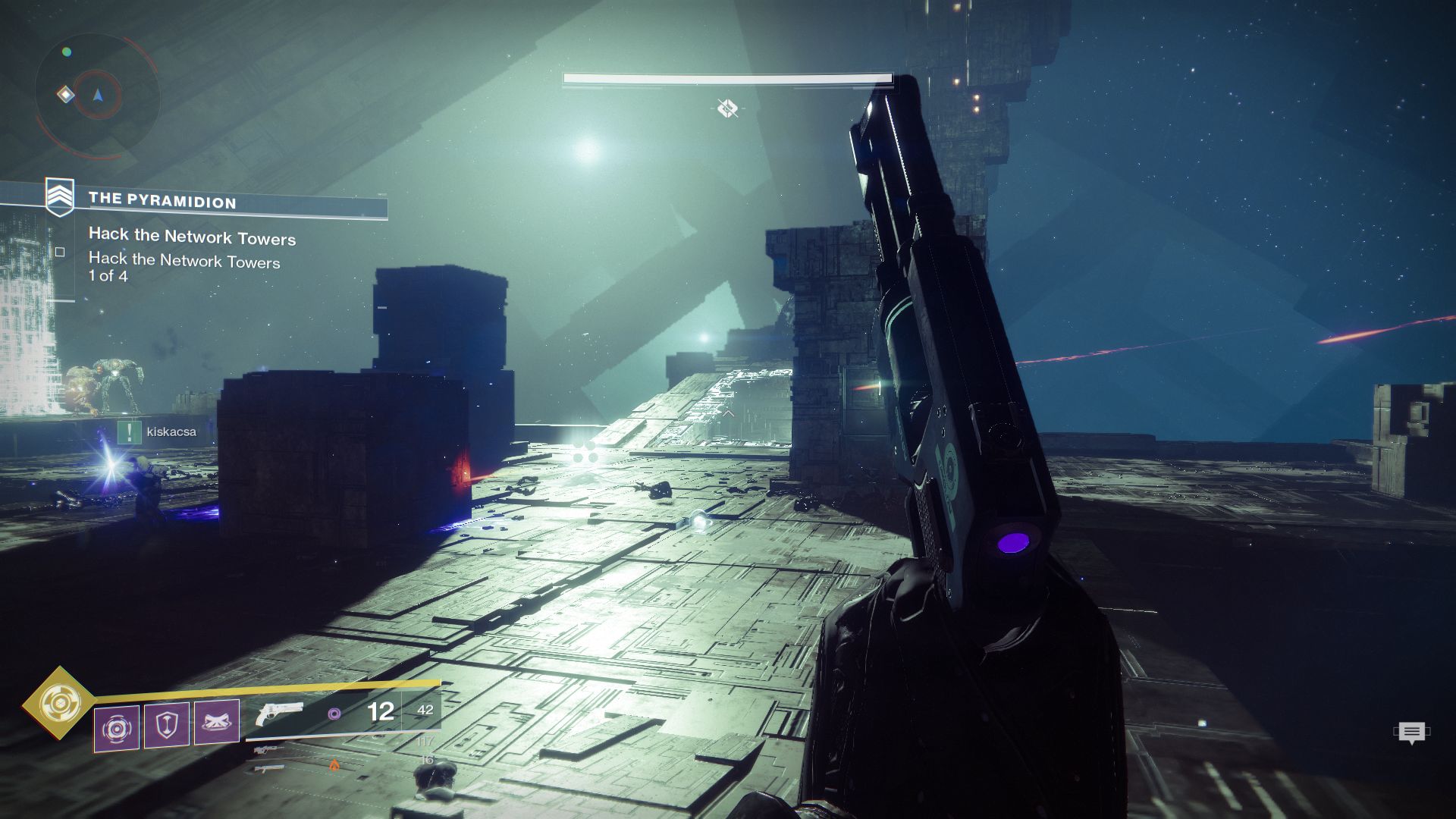Activate the golden diamond Super ability icon
The image size is (1456, 819).
point(58,703)
